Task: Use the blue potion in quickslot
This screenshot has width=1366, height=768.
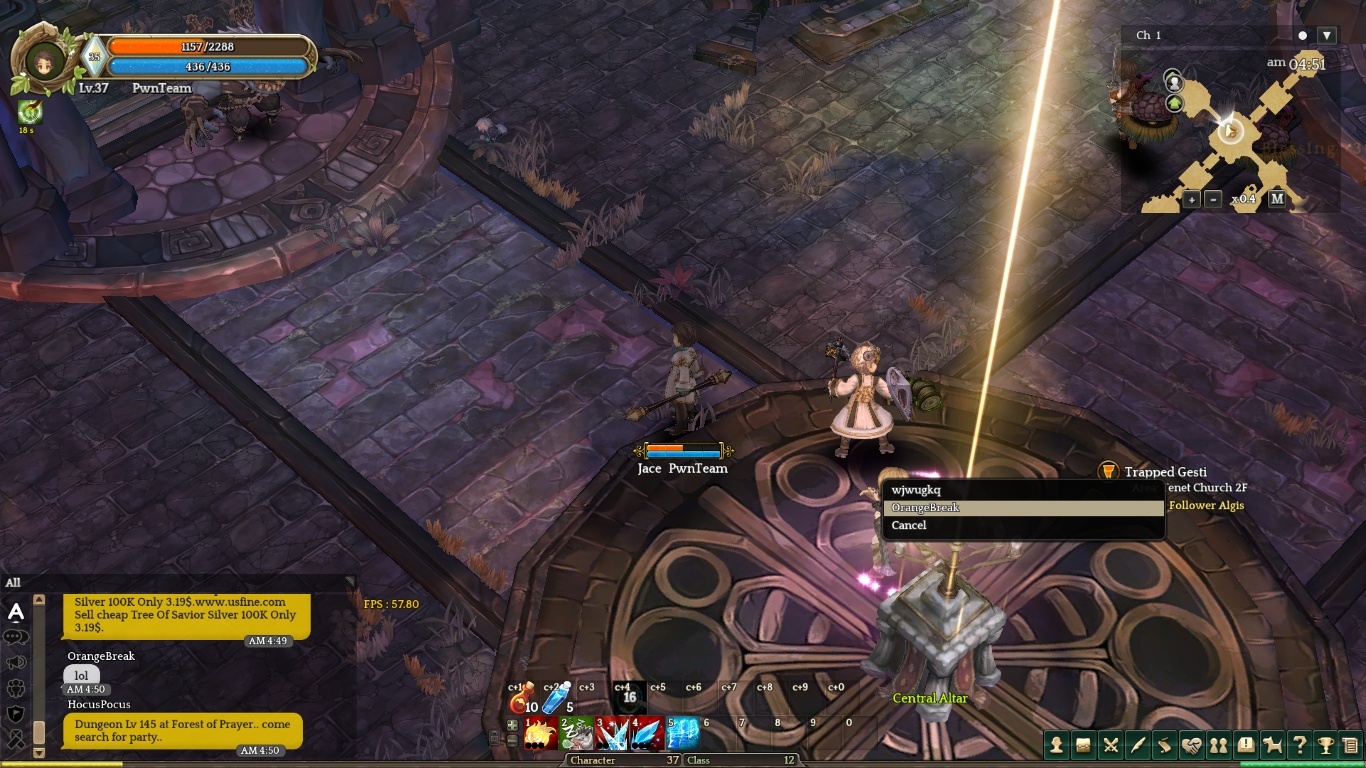Action: pos(556,698)
